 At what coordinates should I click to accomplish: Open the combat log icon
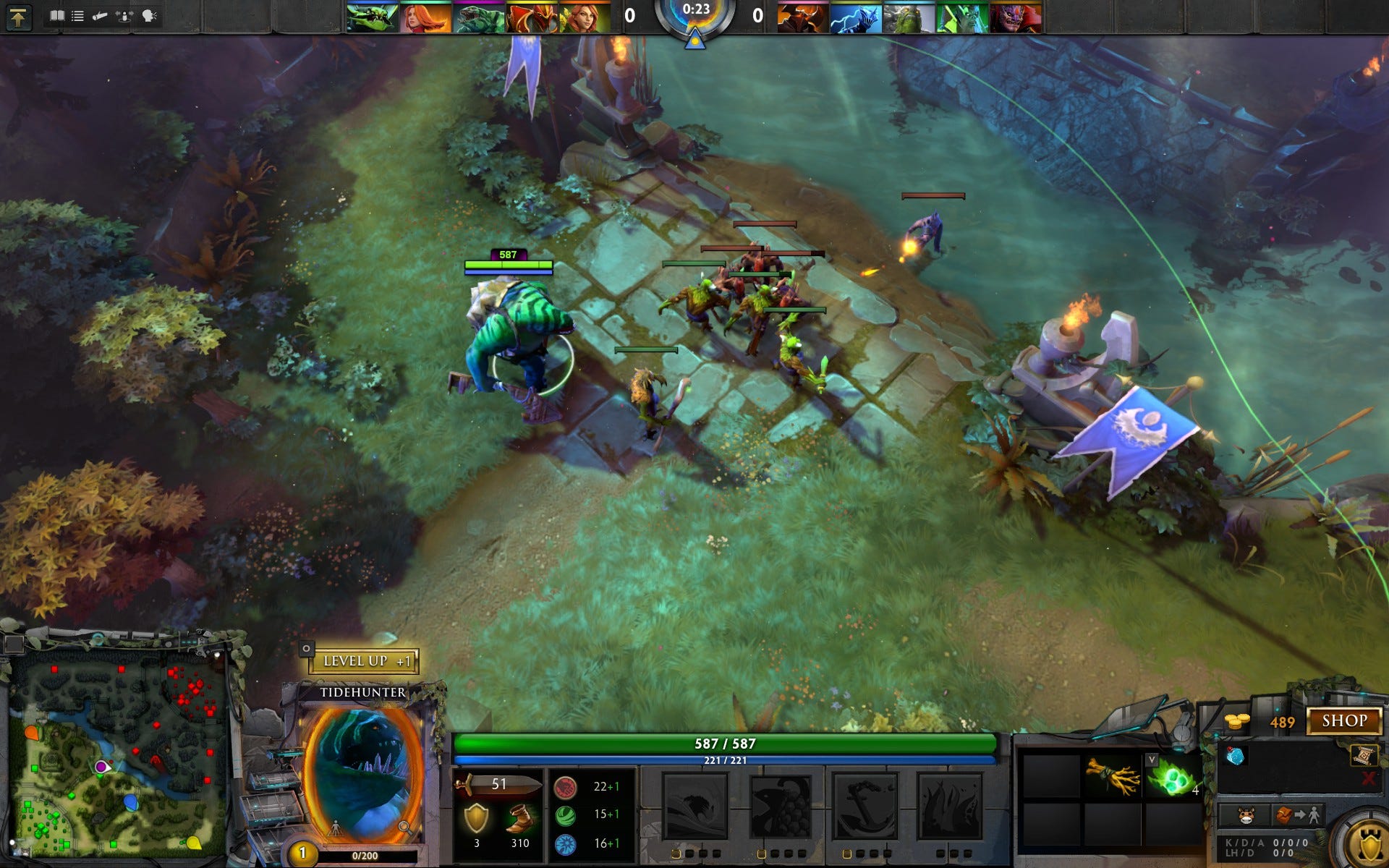[x=101, y=16]
